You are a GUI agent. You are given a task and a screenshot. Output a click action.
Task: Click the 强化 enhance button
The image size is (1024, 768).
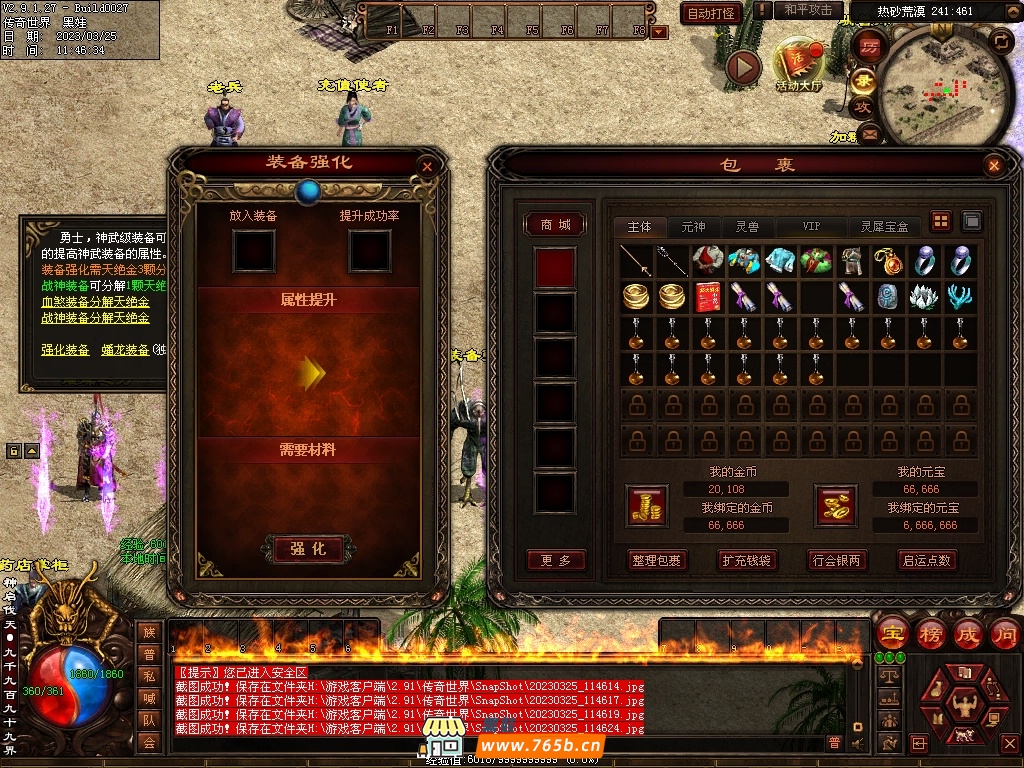click(x=309, y=549)
